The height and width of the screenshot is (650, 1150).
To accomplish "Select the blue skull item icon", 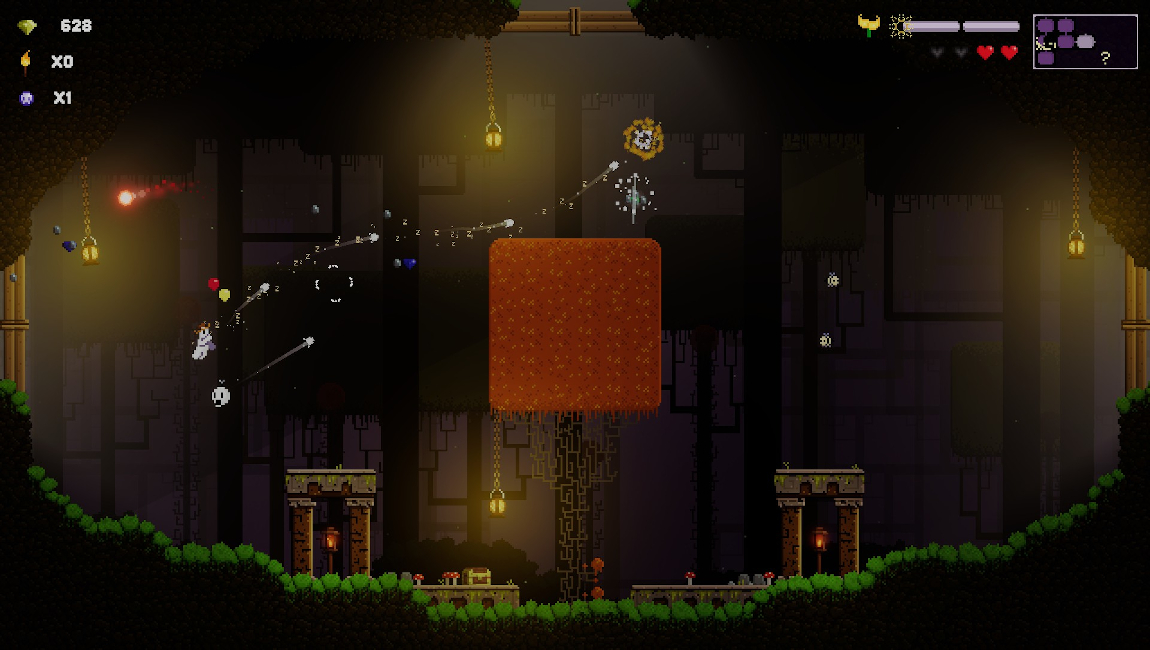I will [x=27, y=98].
